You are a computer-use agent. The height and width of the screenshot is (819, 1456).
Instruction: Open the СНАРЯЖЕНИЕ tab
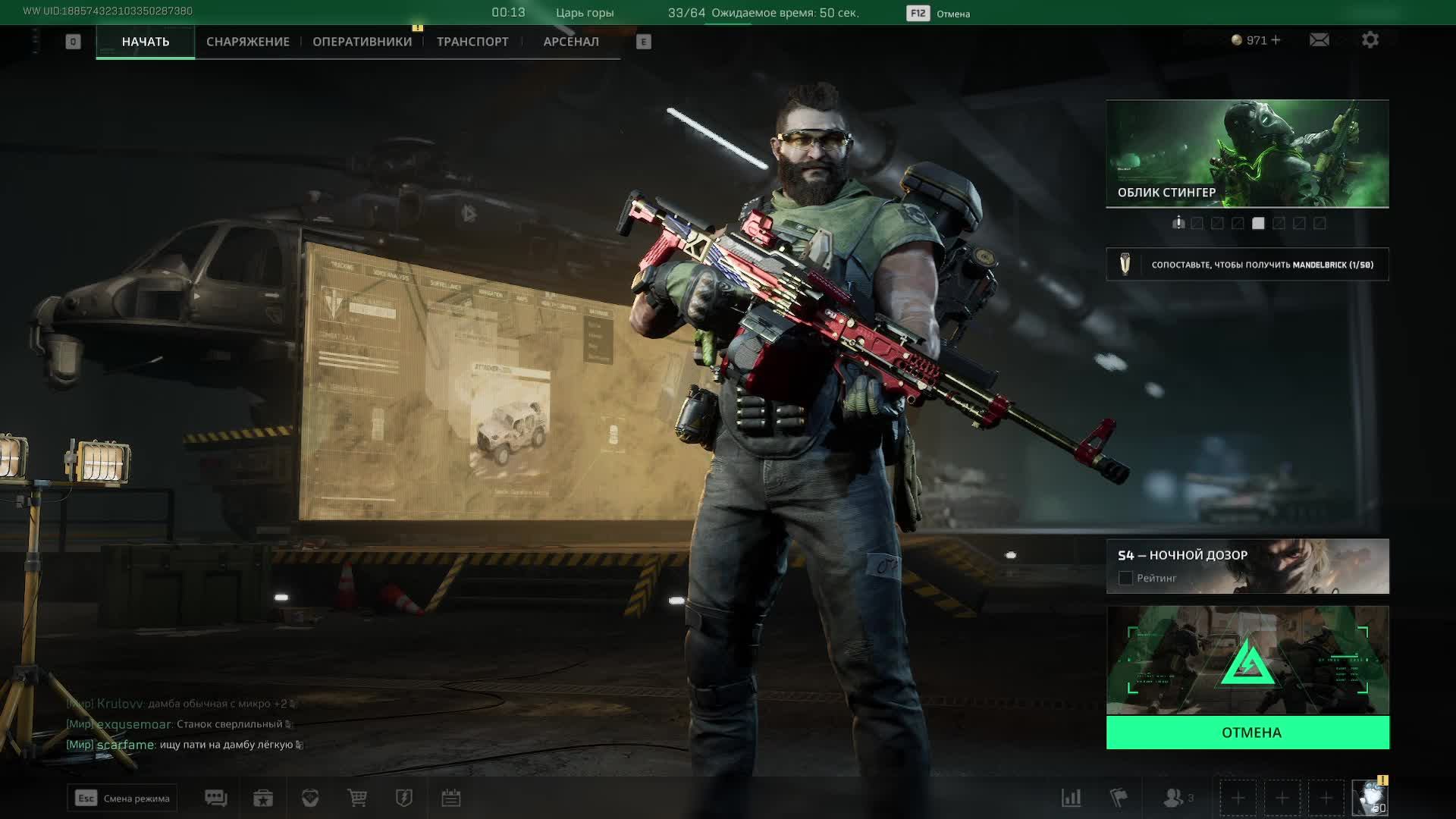click(248, 42)
